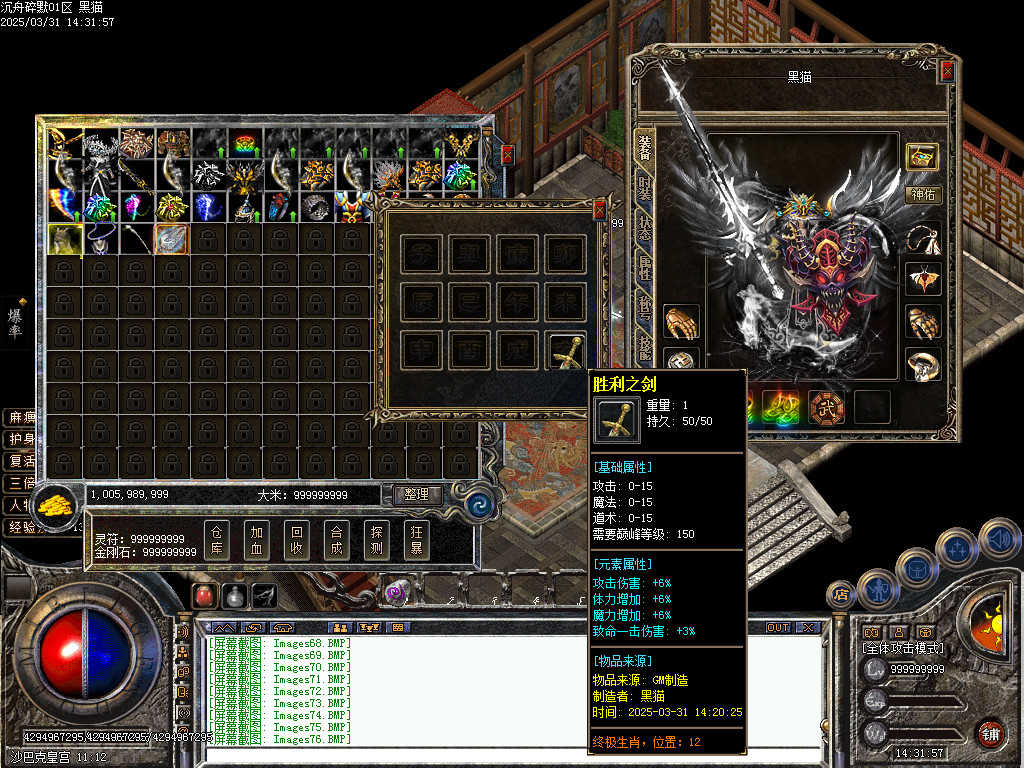The width and height of the screenshot is (1024, 768).
Task: Click the 爆率 drop rate side tab
Action: click(15, 322)
